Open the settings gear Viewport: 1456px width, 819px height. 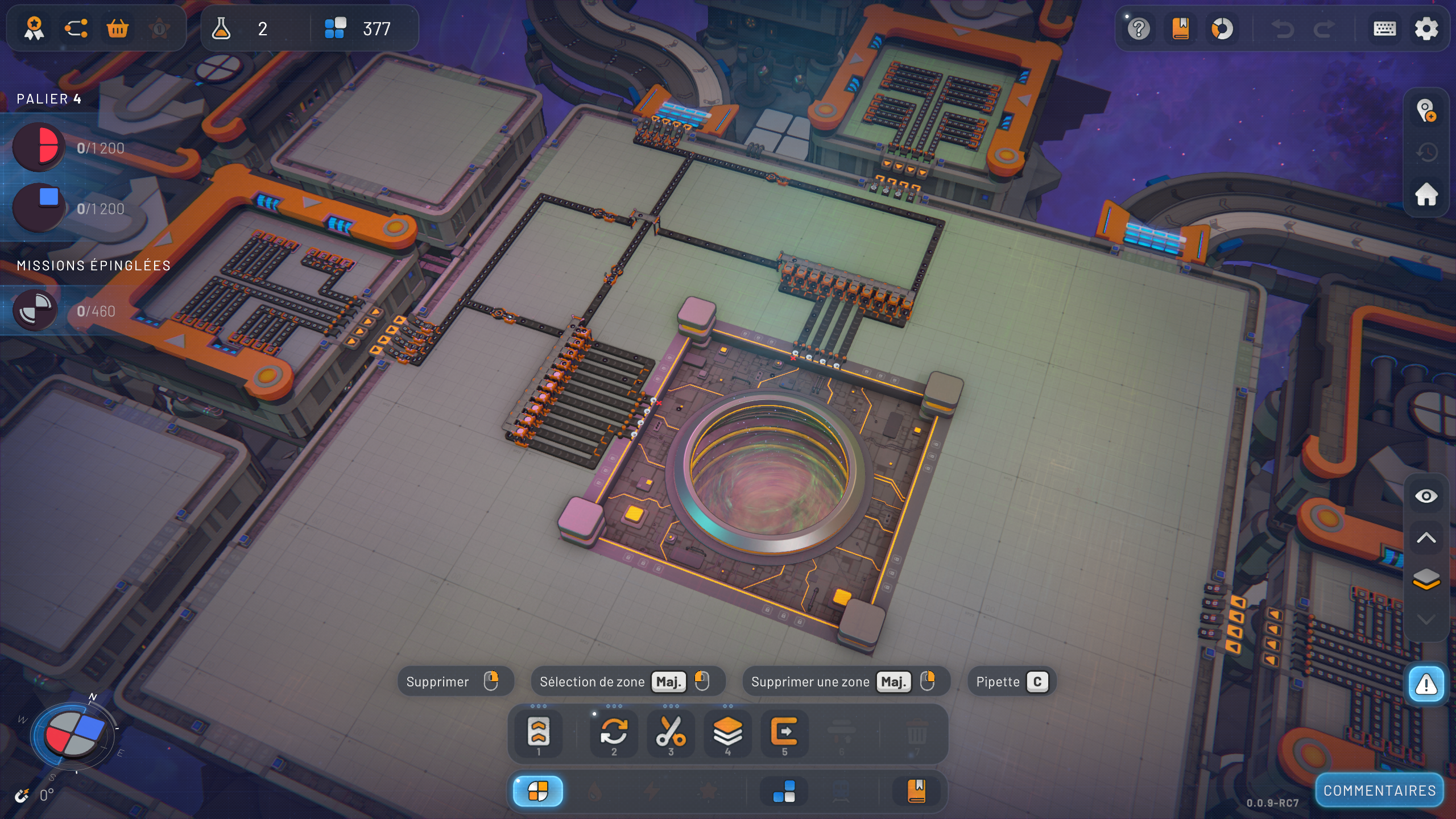(1426, 29)
